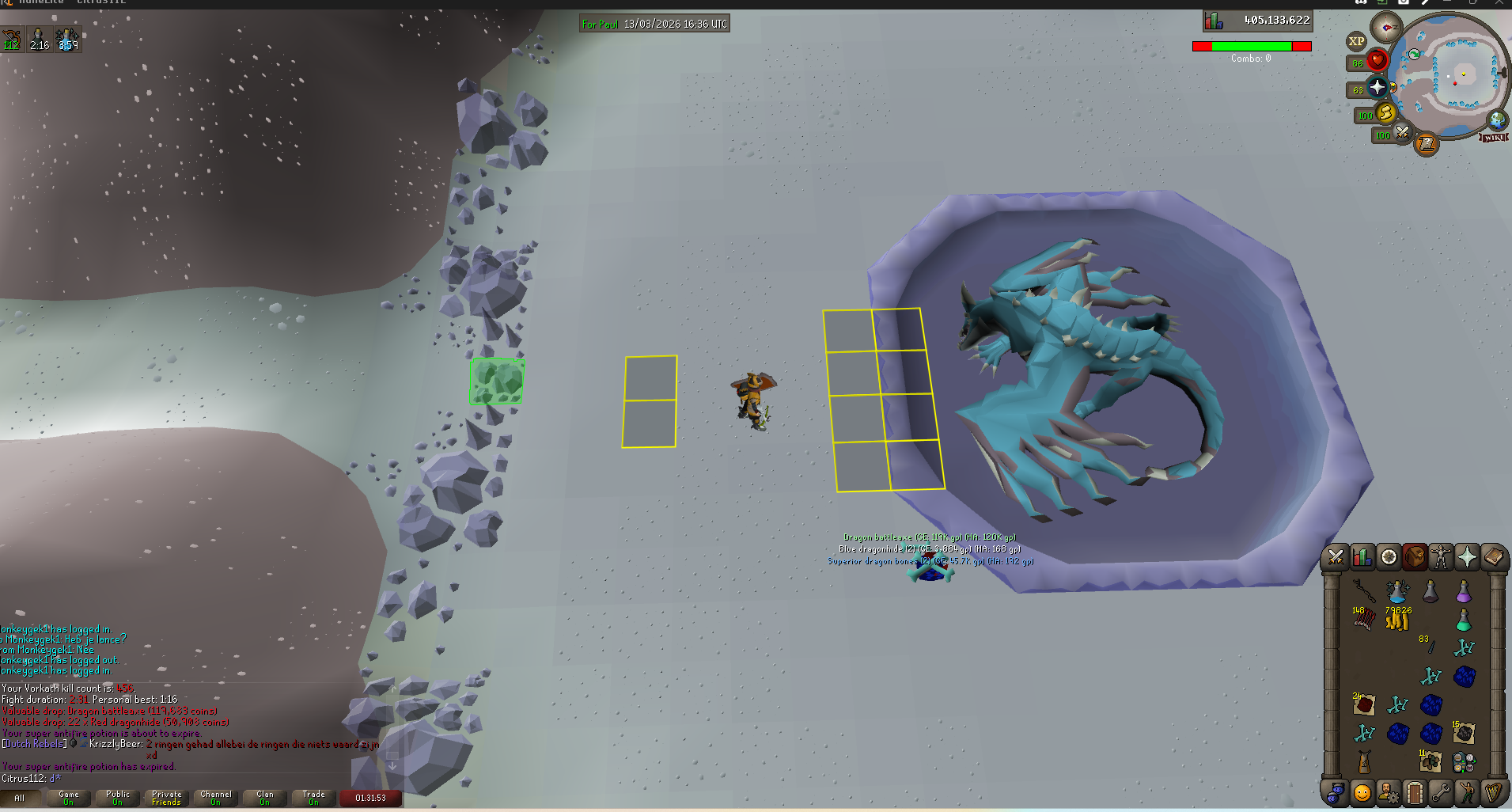Switch to the Prayer tab
1512x812 pixels.
[x=1467, y=557]
